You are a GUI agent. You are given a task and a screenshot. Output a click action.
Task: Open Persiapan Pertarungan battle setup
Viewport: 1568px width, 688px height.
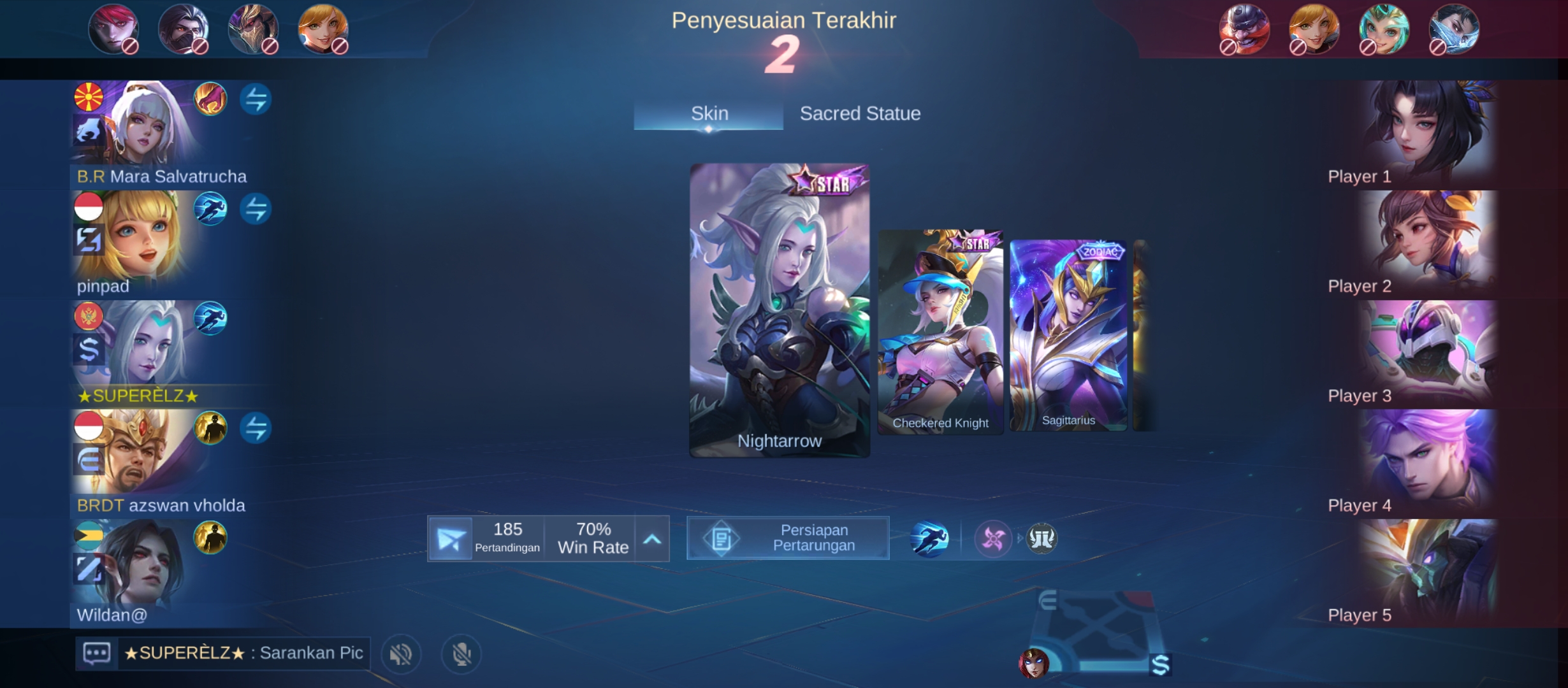click(788, 538)
